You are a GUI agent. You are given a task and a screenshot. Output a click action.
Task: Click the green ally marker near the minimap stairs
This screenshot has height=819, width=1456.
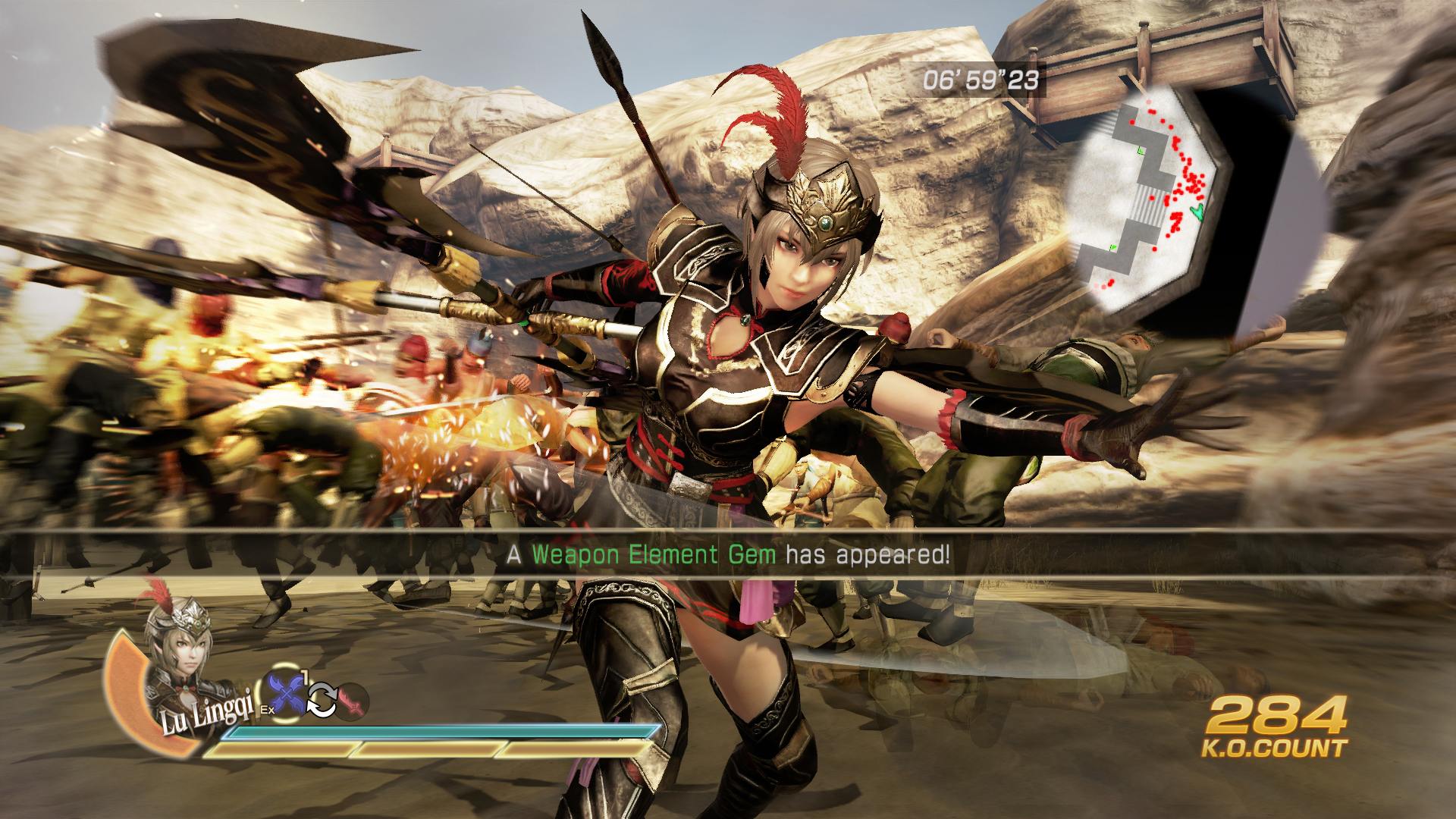(1141, 149)
